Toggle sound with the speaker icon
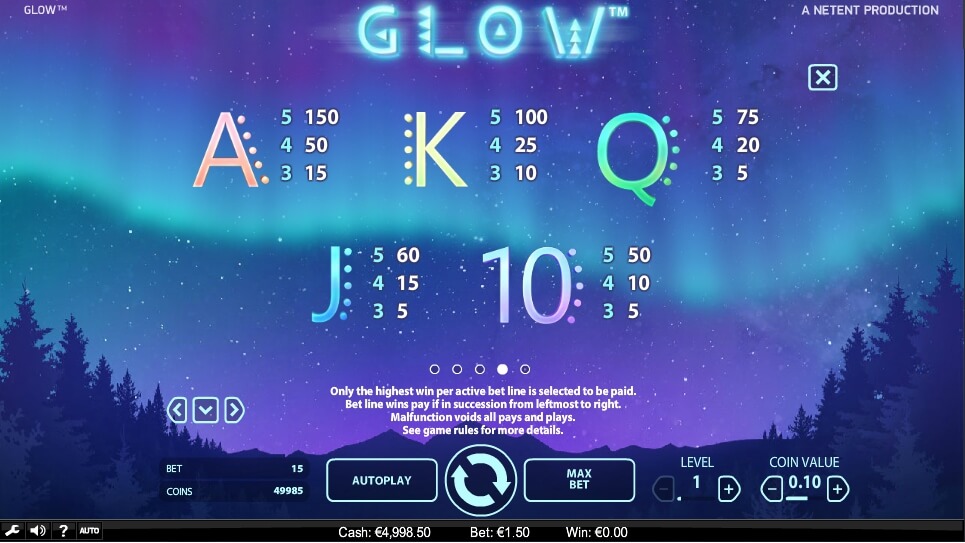The height and width of the screenshot is (543, 965). click(x=38, y=530)
